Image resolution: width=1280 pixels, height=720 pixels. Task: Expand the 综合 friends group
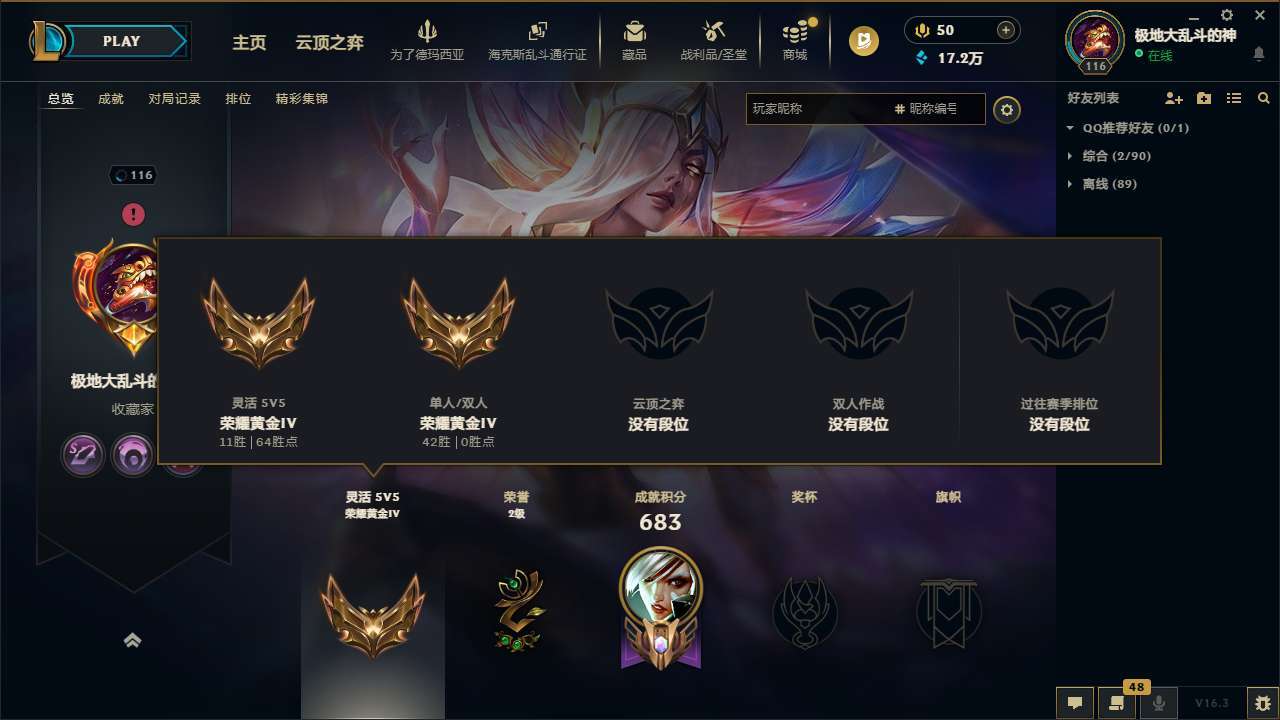[x=1068, y=156]
